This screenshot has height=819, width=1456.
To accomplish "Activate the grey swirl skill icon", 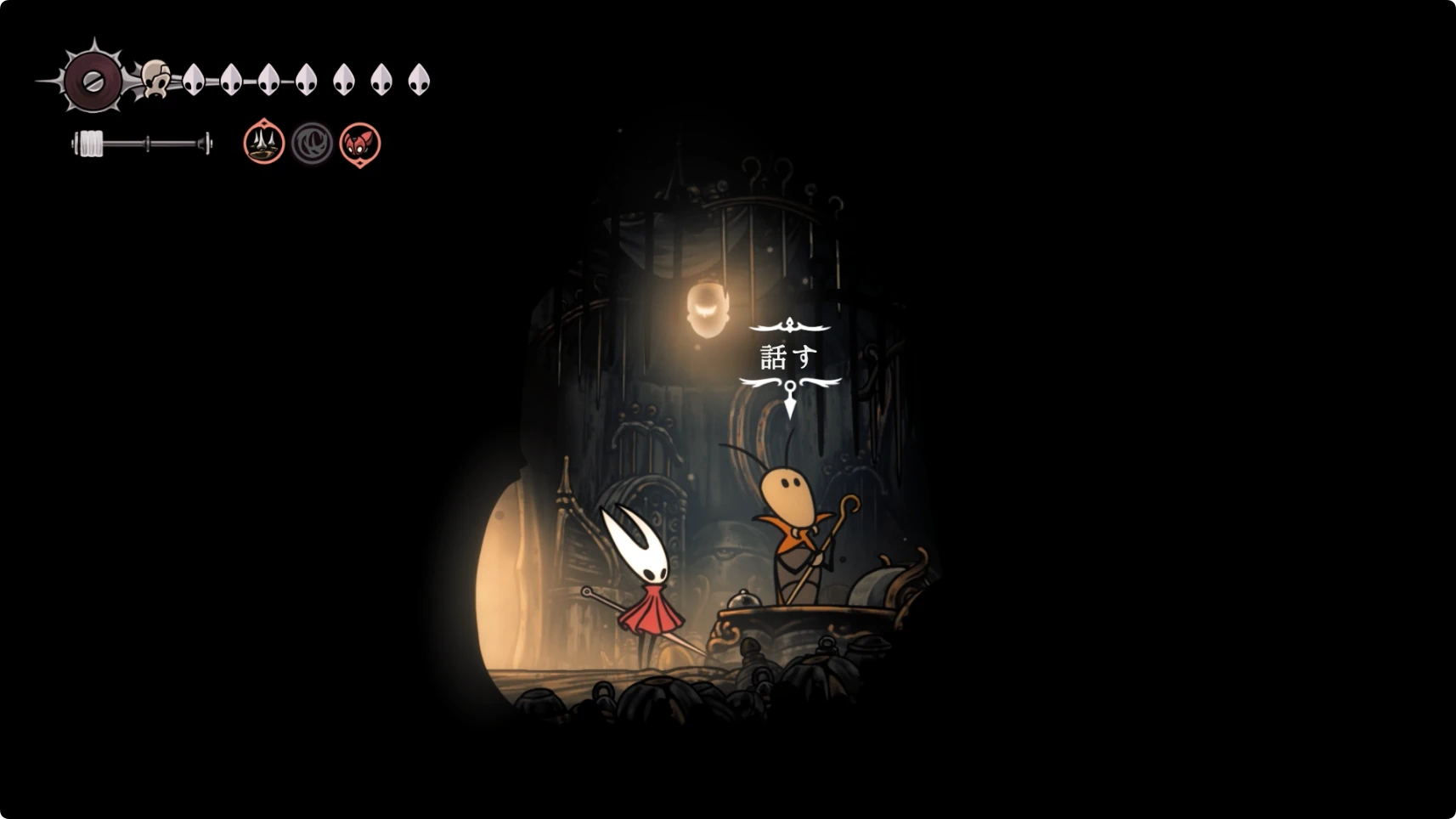I will coord(312,143).
